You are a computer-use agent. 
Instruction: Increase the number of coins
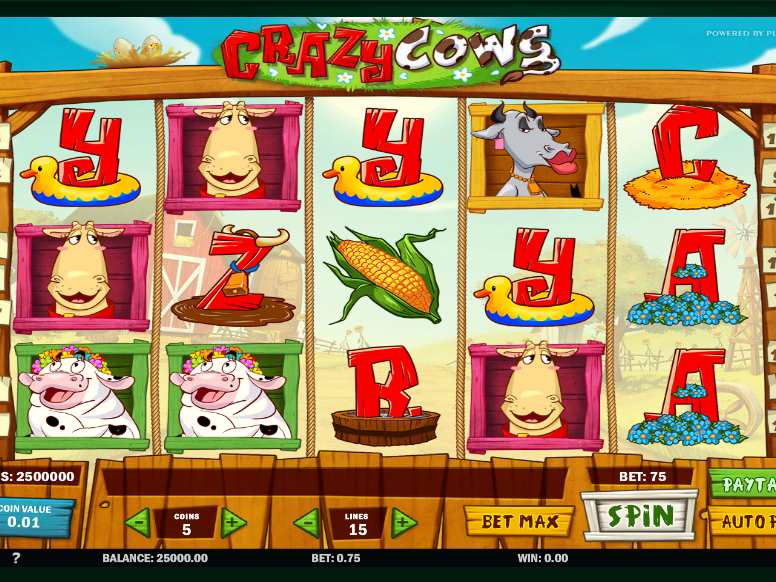234,522
